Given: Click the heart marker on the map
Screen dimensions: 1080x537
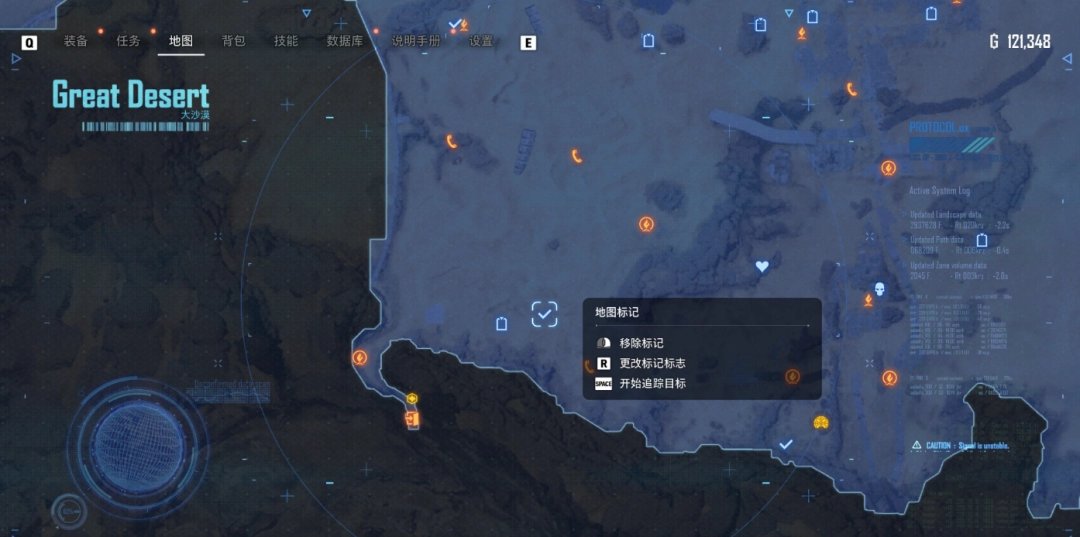Looking at the screenshot, I should coord(762,267).
